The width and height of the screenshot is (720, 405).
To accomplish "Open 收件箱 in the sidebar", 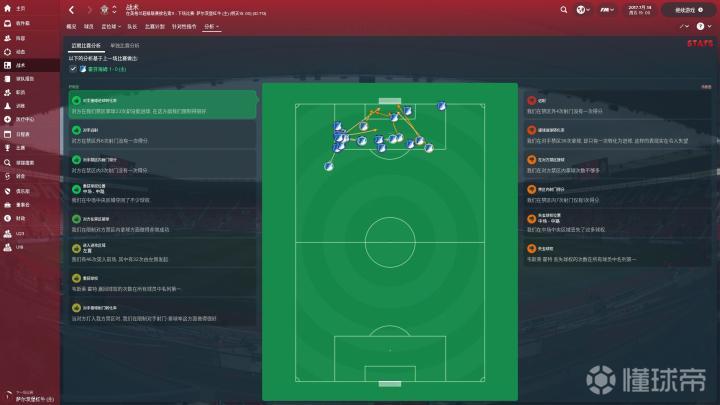I will pos(21,23).
